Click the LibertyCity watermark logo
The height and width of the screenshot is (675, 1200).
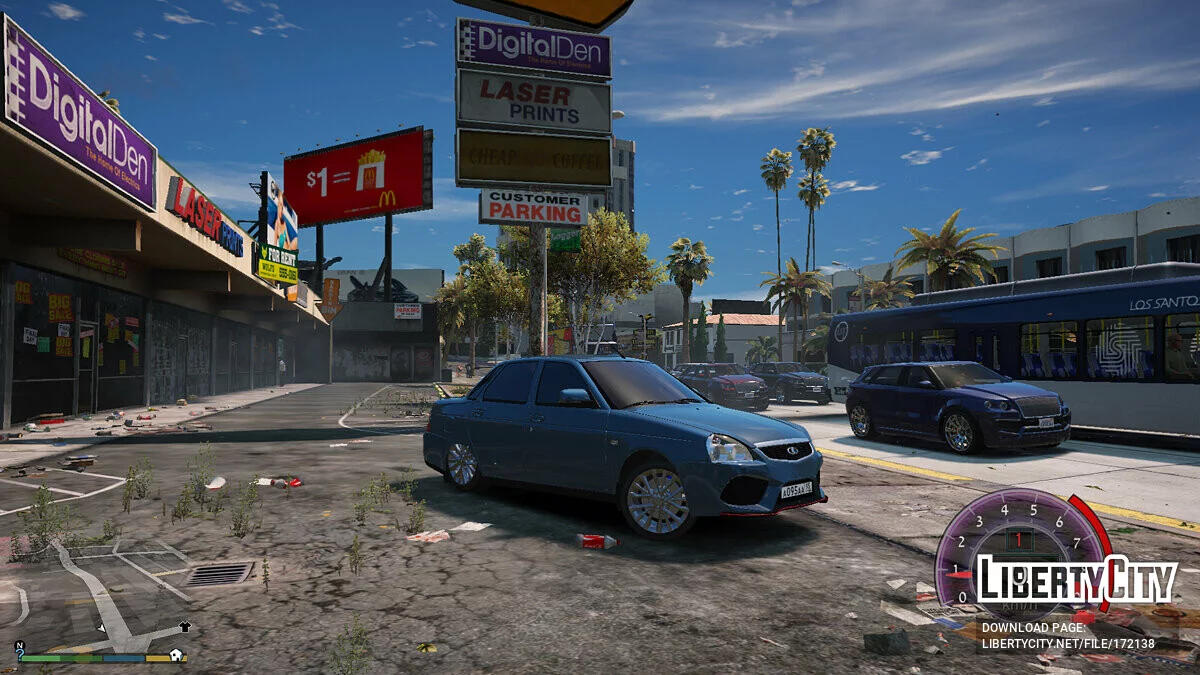pos(1076,579)
